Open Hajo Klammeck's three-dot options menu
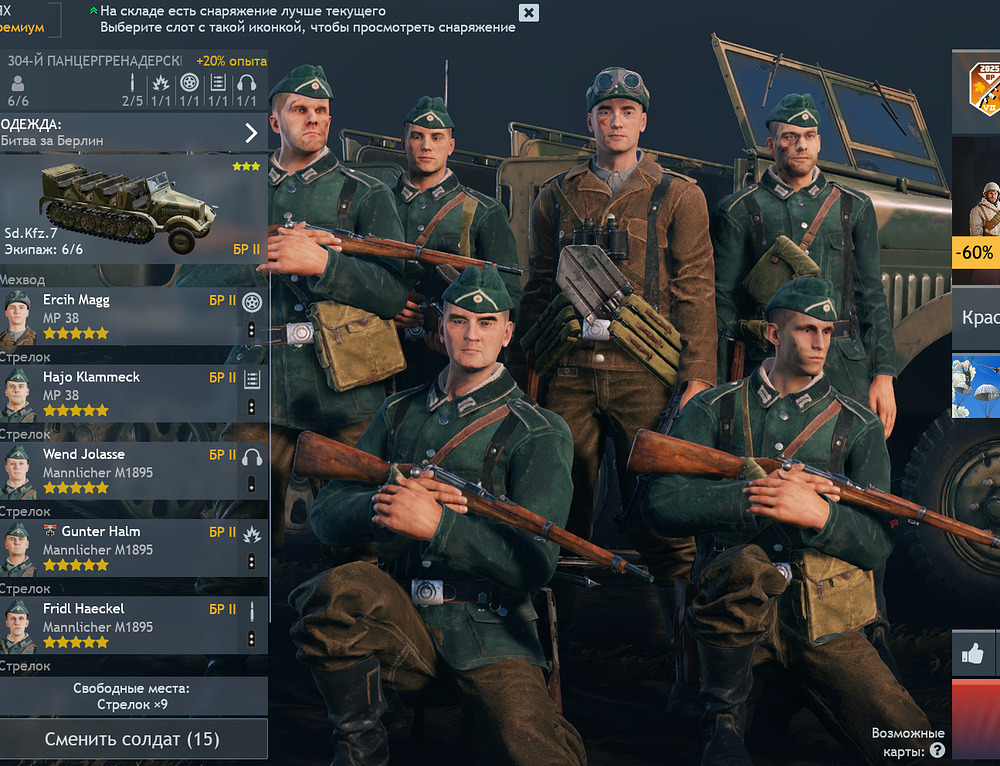This screenshot has width=1000, height=766. (251, 407)
